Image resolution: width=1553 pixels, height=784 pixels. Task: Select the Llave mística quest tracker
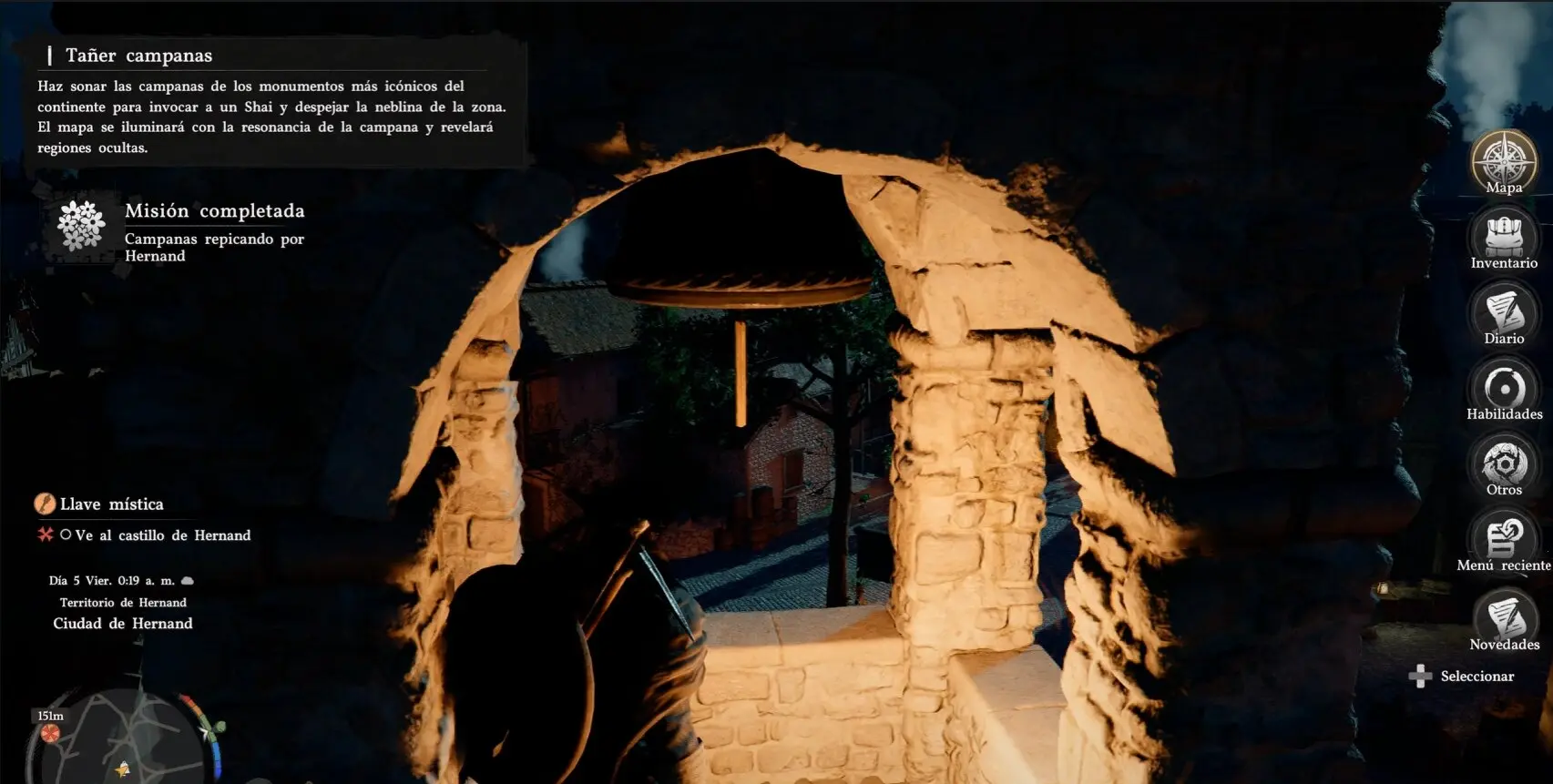(111, 504)
